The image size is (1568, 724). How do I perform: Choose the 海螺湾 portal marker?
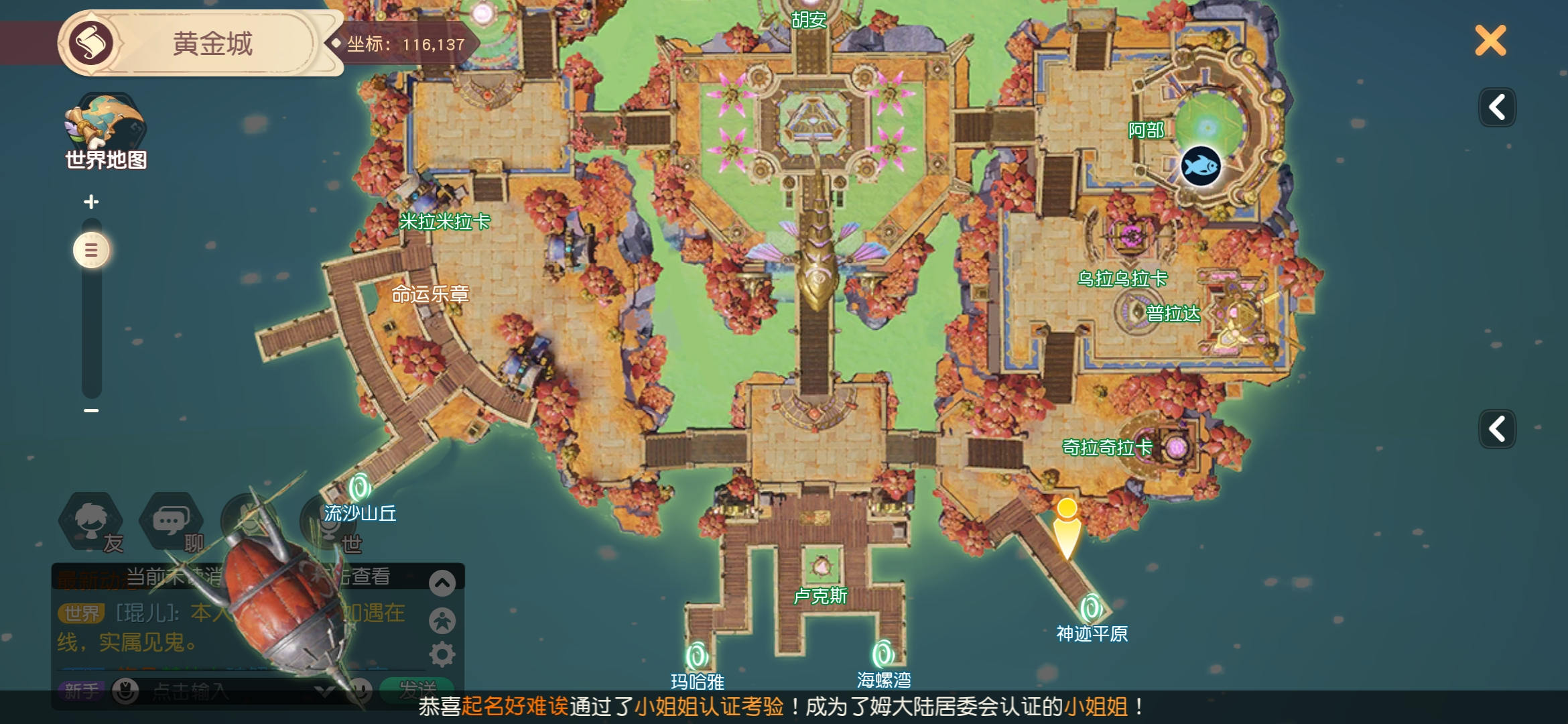click(883, 654)
